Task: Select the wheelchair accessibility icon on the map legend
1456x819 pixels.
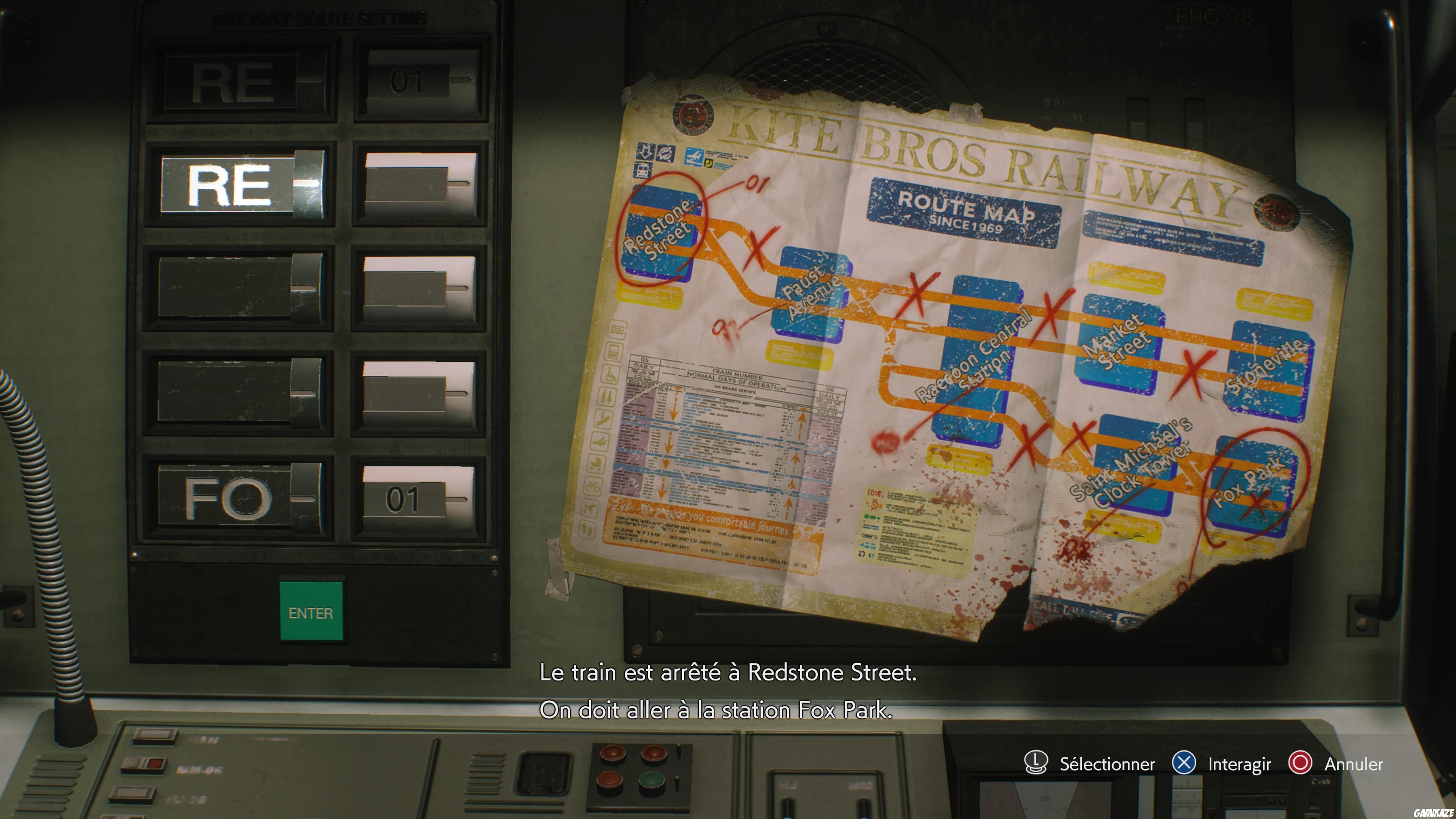Action: coord(610,373)
